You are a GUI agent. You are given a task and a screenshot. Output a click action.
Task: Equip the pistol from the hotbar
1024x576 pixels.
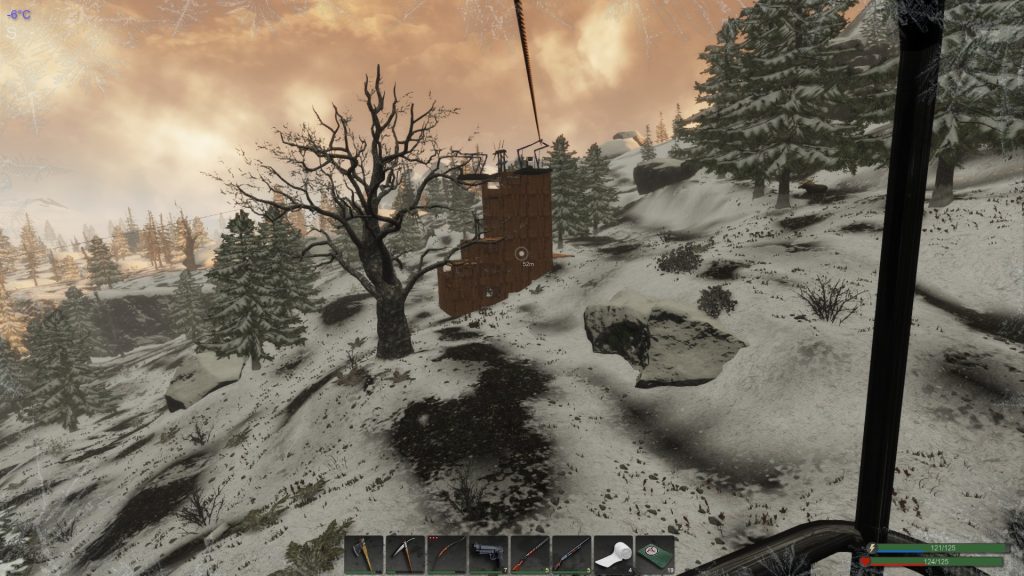pos(489,554)
